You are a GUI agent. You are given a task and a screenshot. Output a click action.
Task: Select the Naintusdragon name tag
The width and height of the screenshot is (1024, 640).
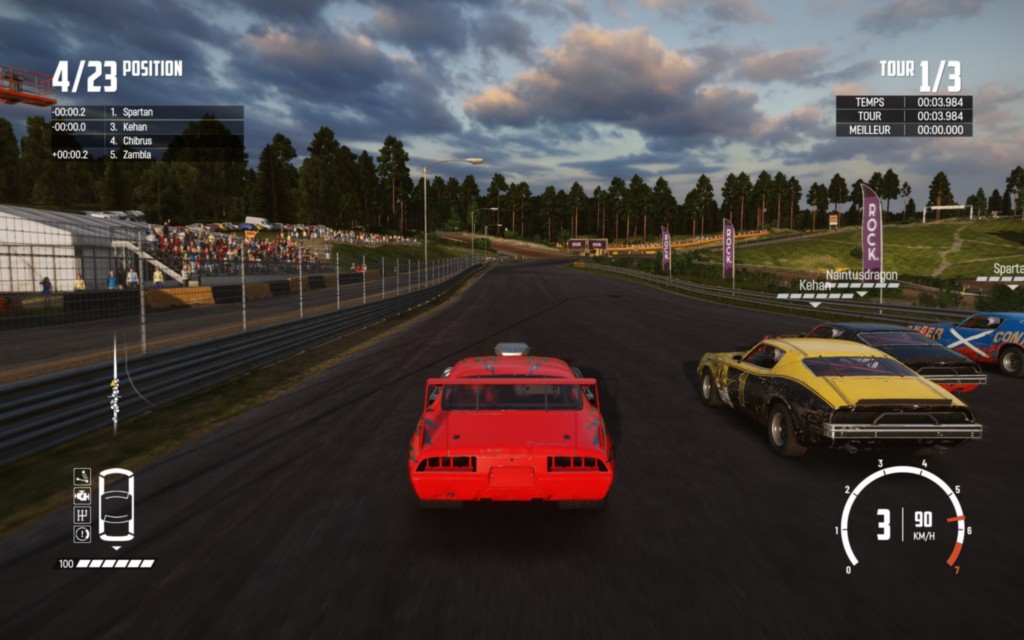[861, 275]
